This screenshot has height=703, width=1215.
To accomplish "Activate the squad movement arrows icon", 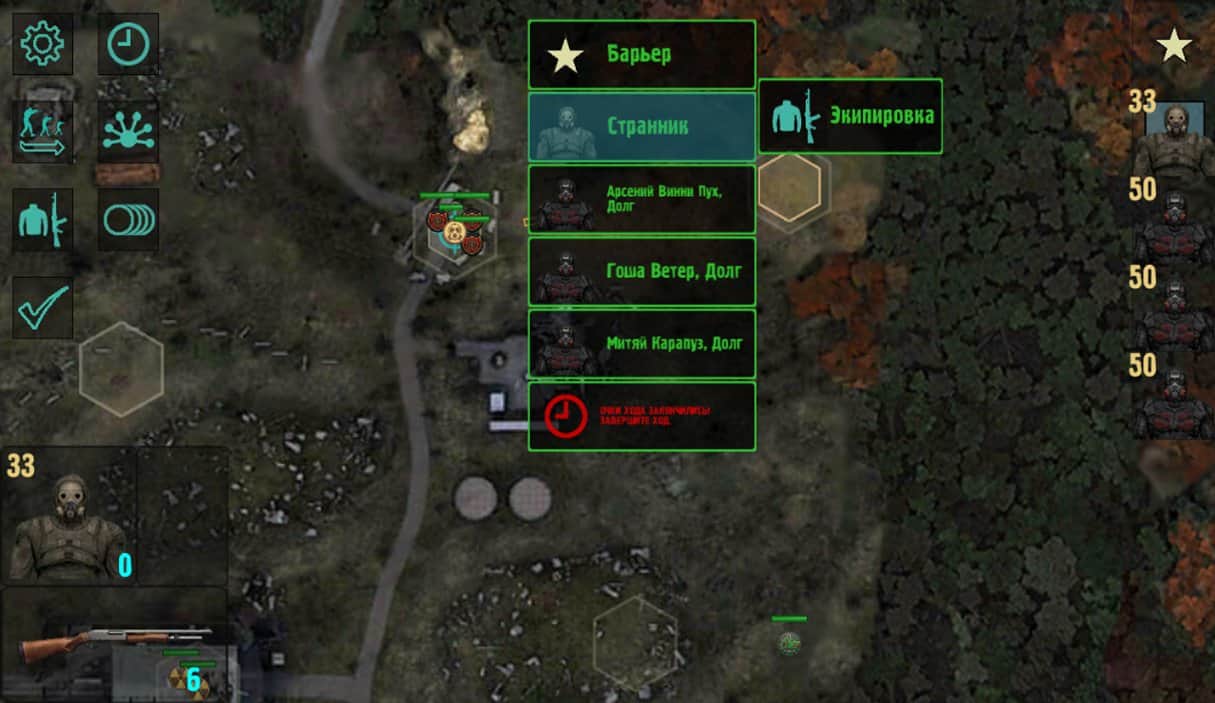I will (42, 132).
